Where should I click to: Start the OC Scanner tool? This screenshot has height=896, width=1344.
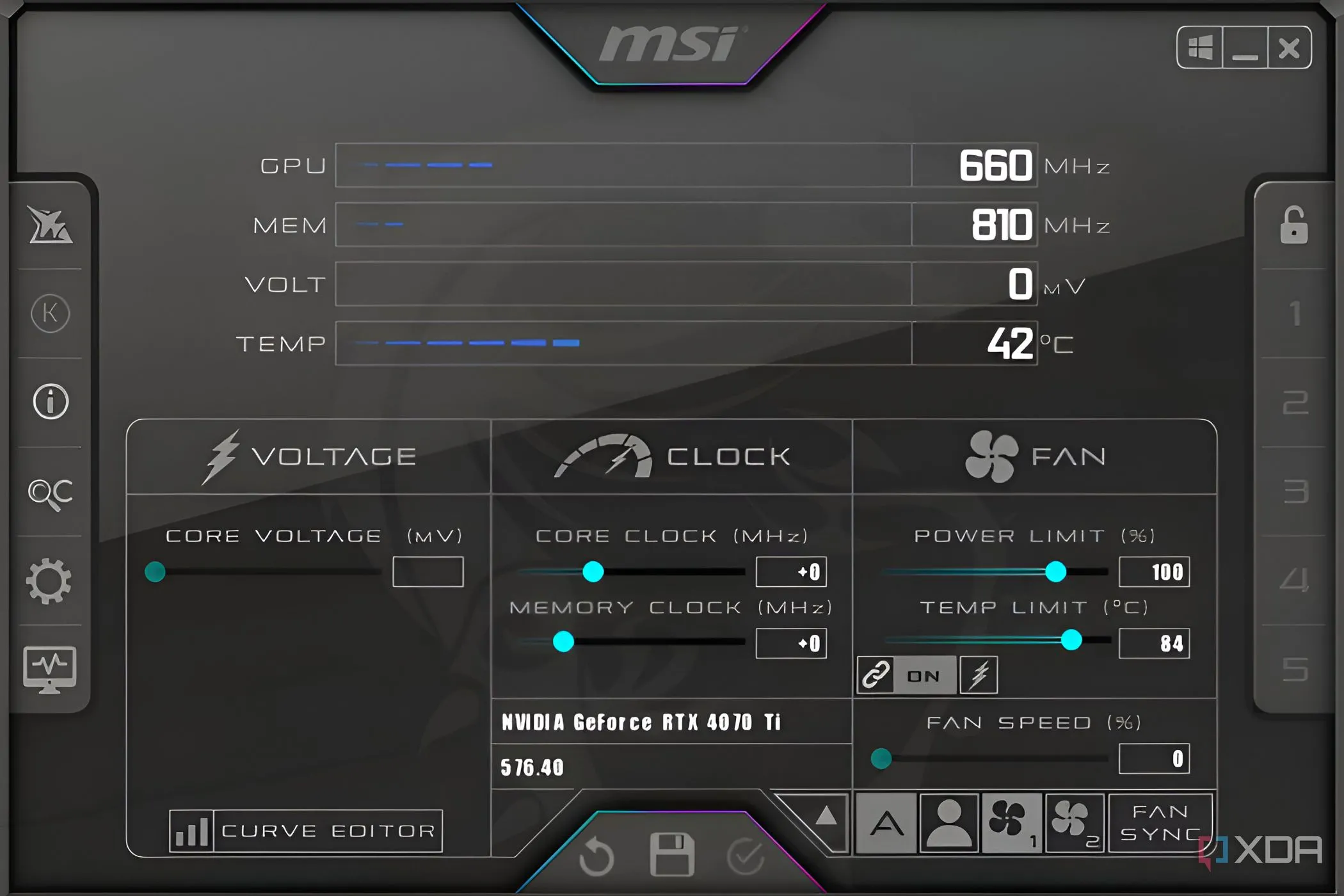pyautogui.click(x=51, y=493)
